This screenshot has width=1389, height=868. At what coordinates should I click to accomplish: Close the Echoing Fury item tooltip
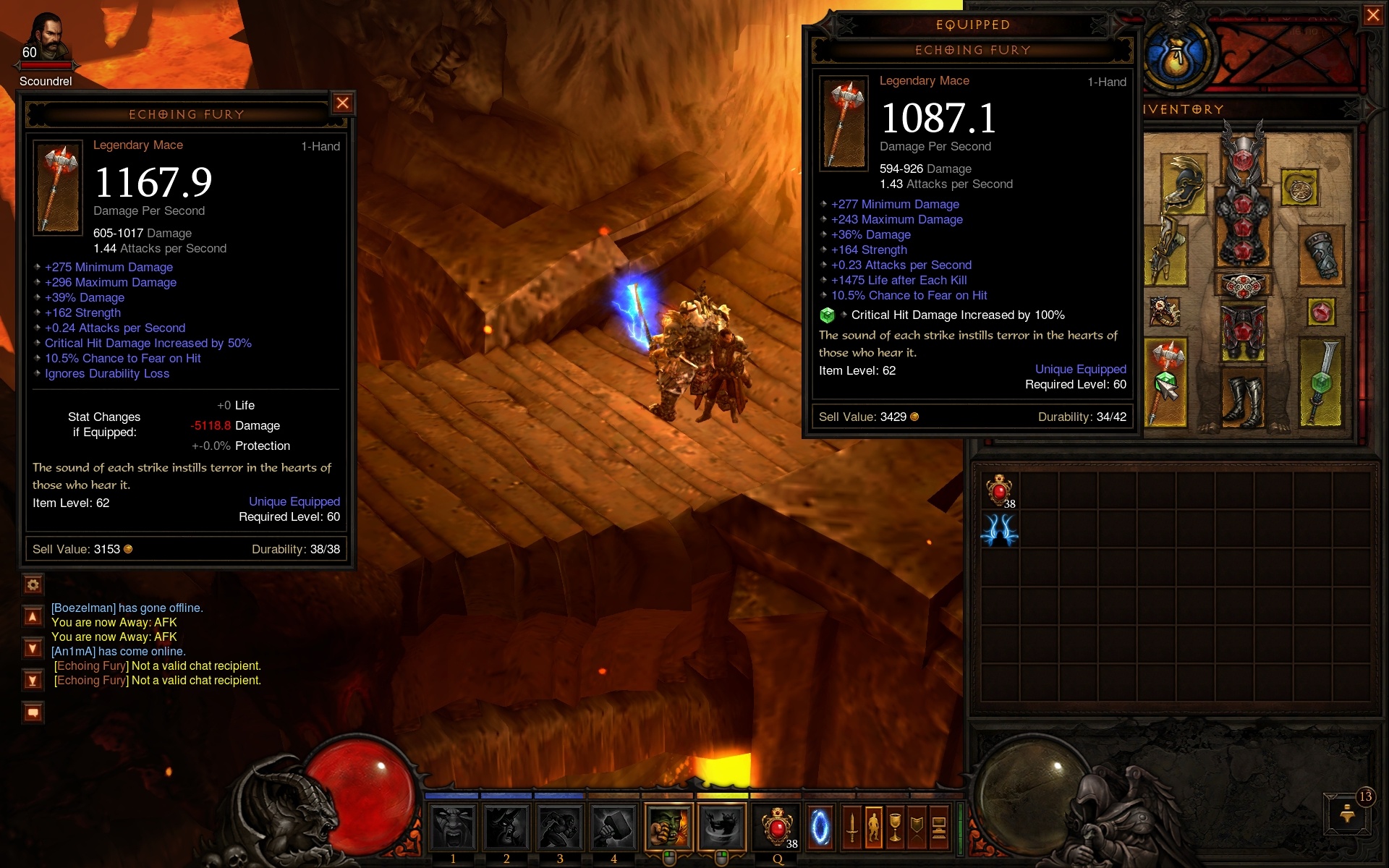(343, 103)
